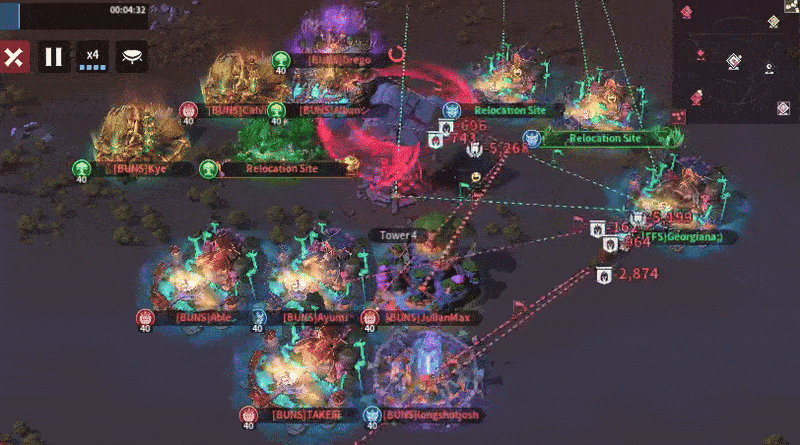Viewport: 800px width, 445px height.
Task: Change the x4 playback speed
Action: click(x=93, y=57)
